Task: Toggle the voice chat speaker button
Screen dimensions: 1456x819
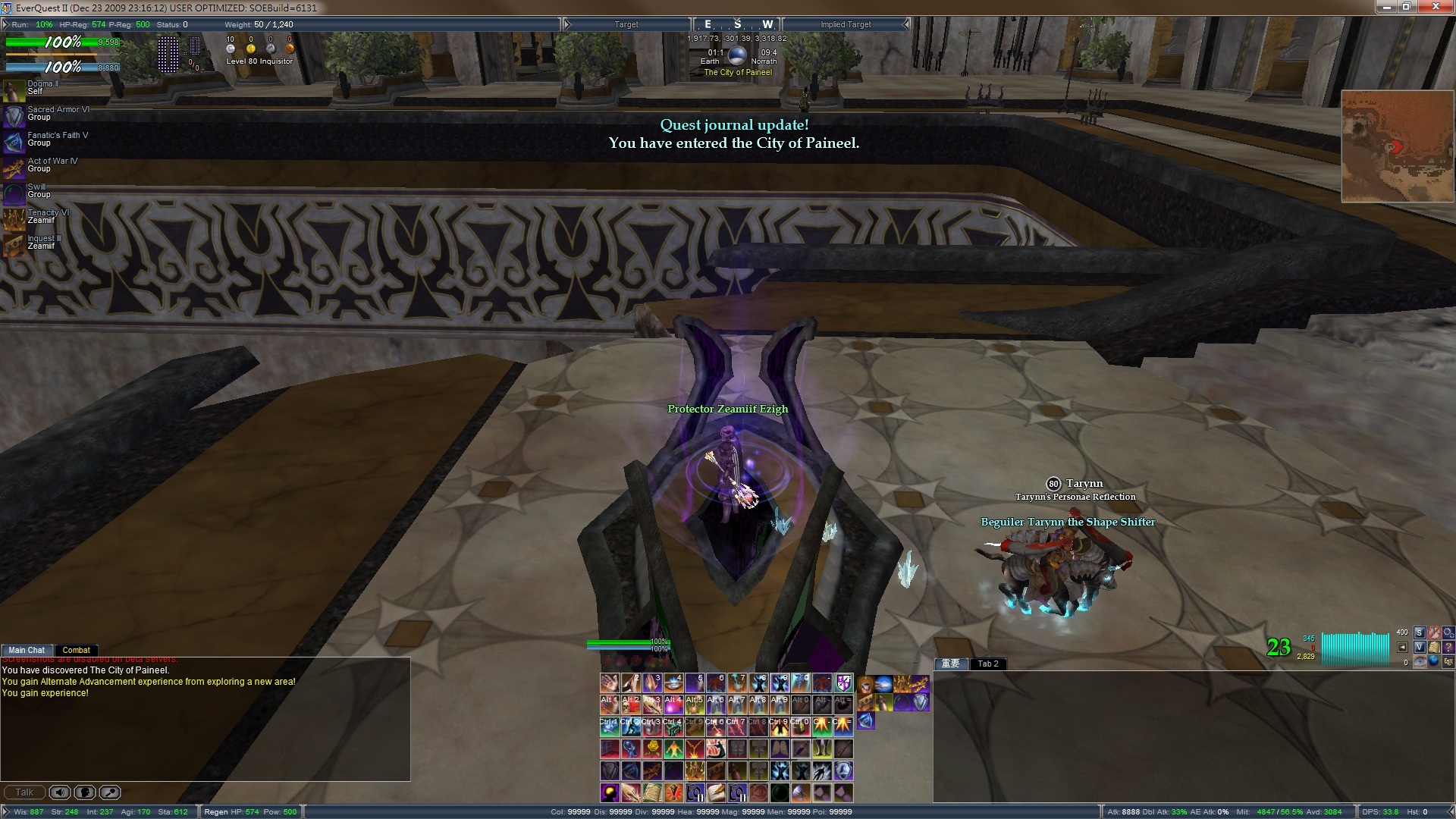Action: pyautogui.click(x=60, y=792)
